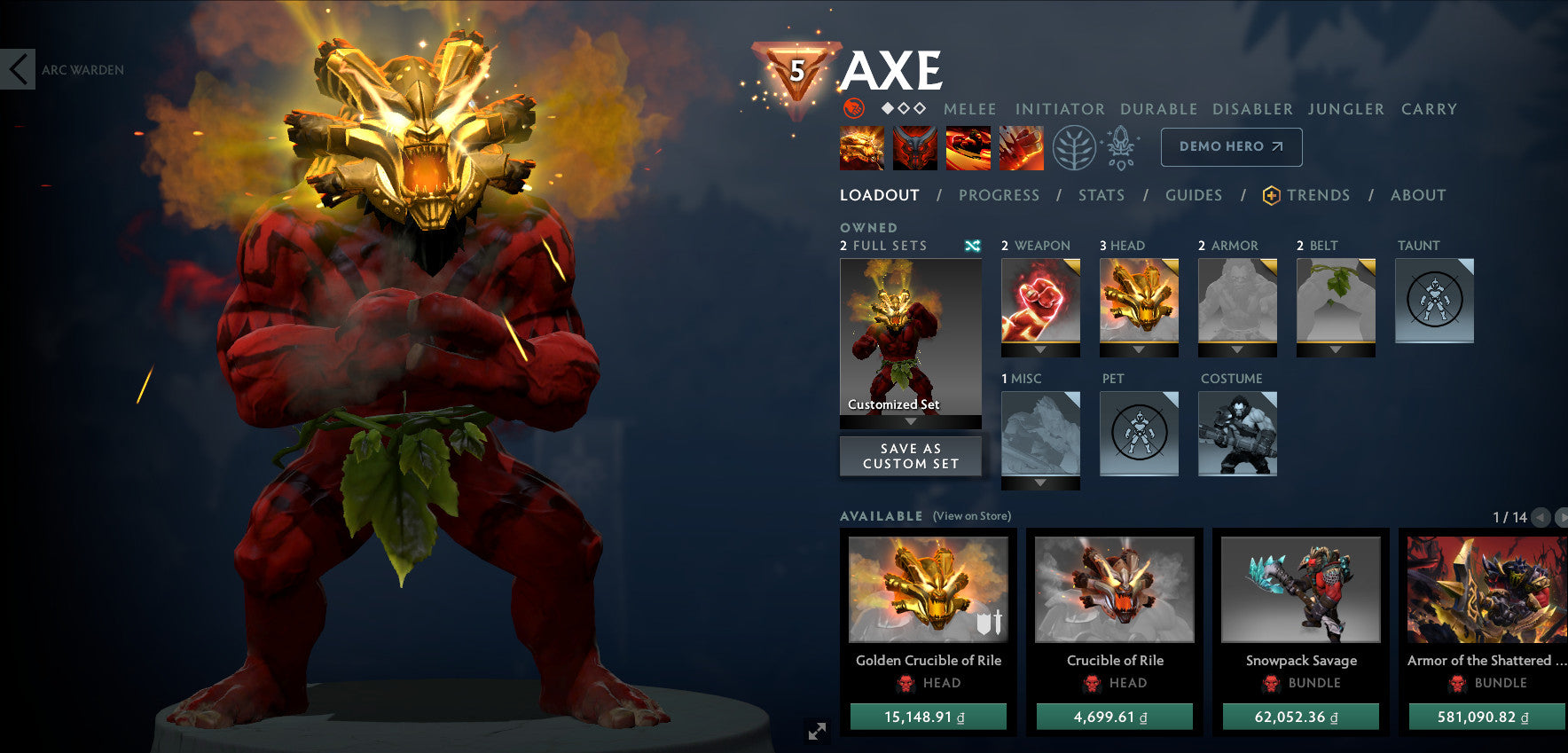
Task: View the Battle Hunger ability icon
Action: pos(915,147)
